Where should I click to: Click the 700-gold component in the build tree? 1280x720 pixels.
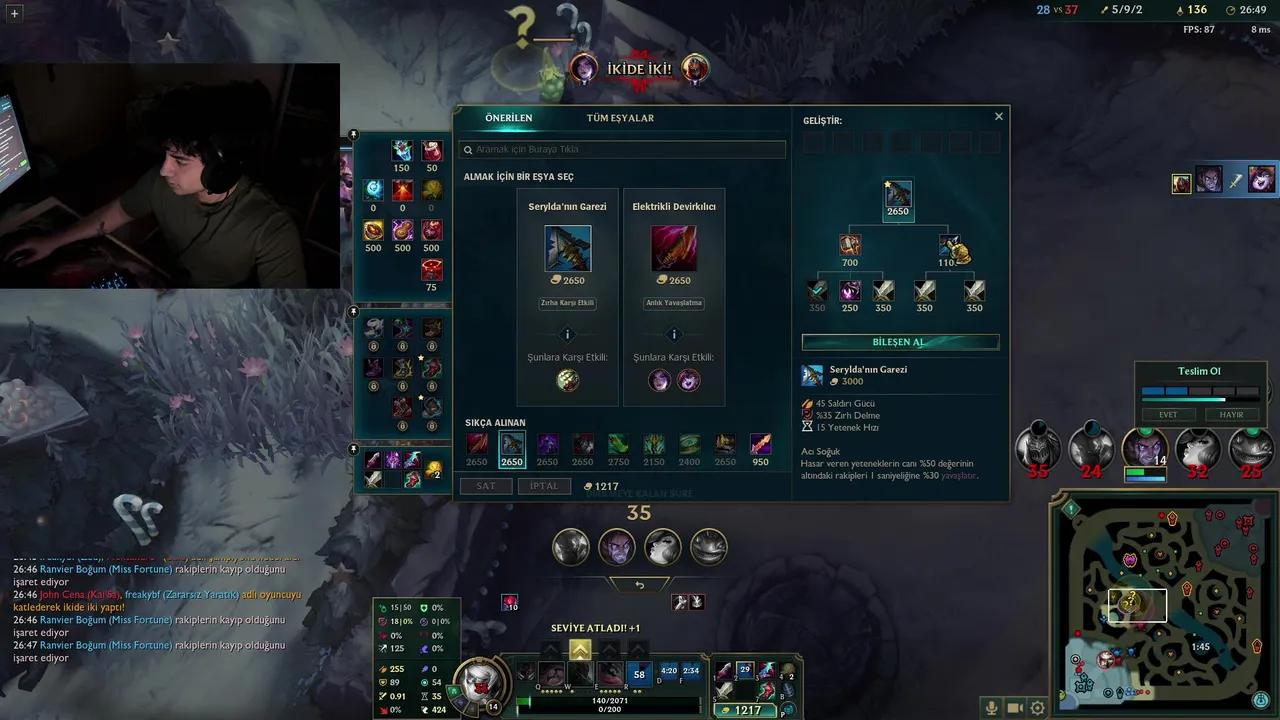[x=850, y=244]
